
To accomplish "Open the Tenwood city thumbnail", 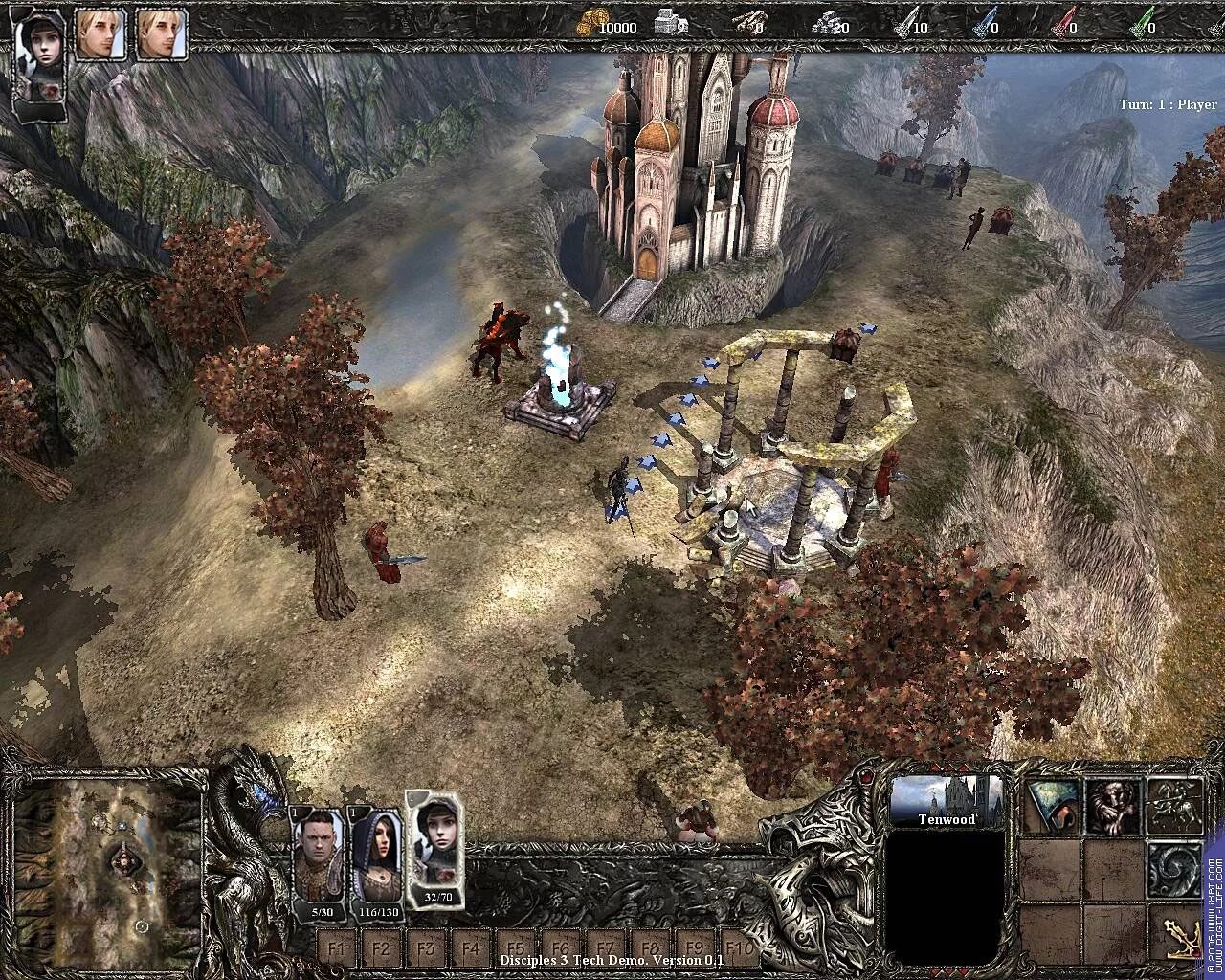I will point(947,800).
